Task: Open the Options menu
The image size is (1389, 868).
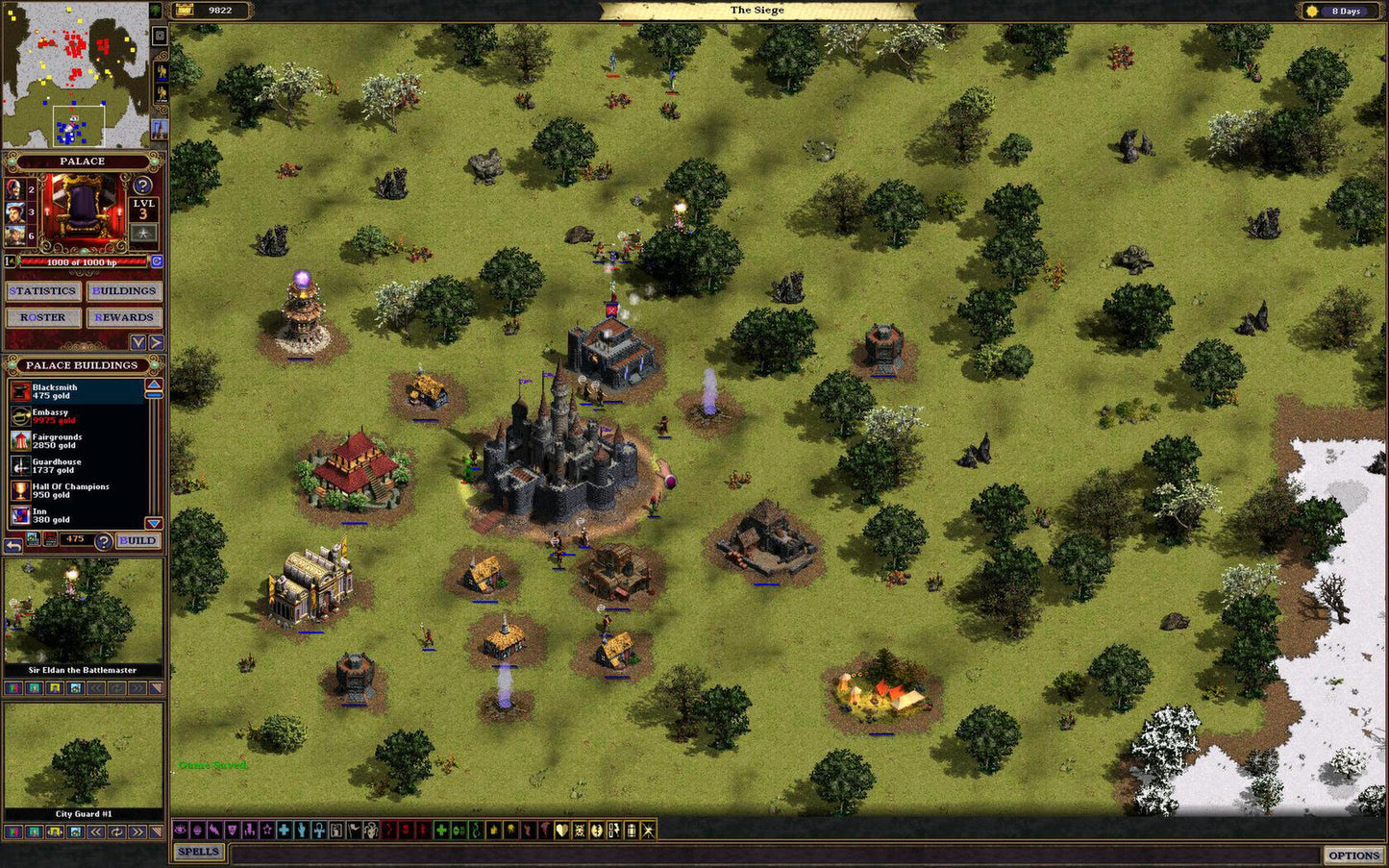Action: point(1353,856)
